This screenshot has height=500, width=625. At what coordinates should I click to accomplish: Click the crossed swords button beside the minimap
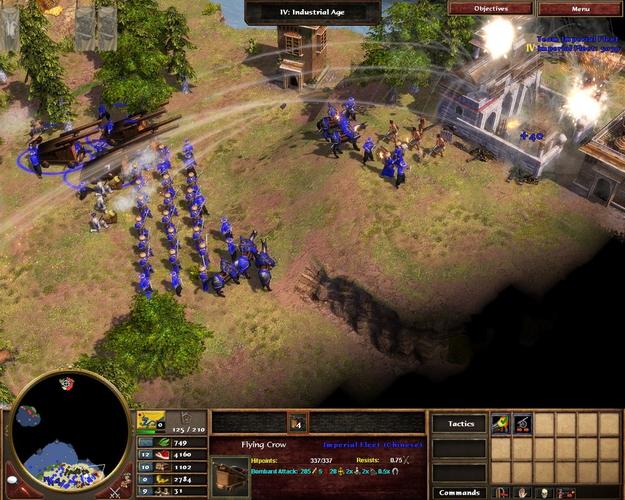[114, 489]
